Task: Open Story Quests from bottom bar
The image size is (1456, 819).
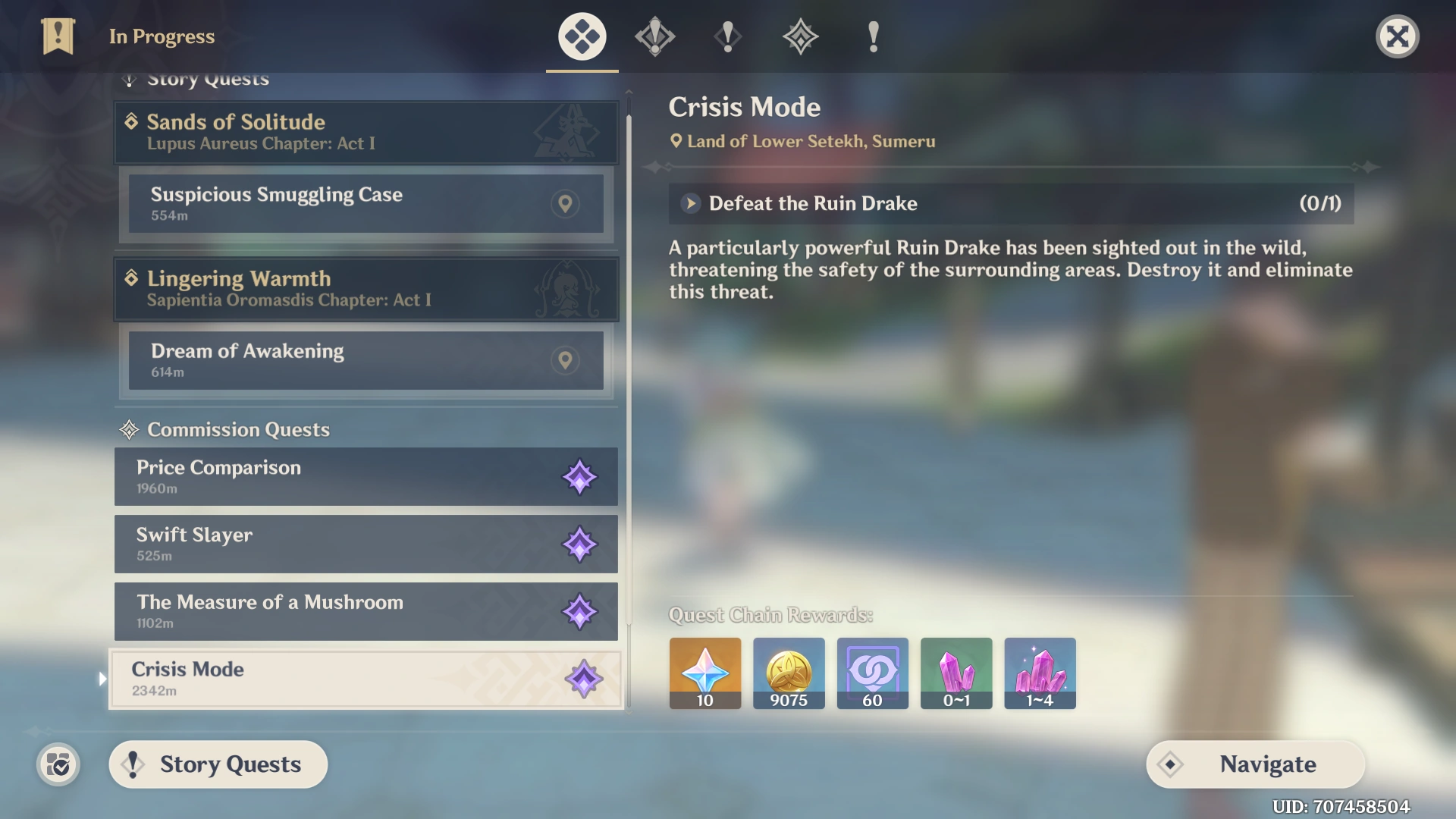Action: pyautogui.click(x=218, y=764)
